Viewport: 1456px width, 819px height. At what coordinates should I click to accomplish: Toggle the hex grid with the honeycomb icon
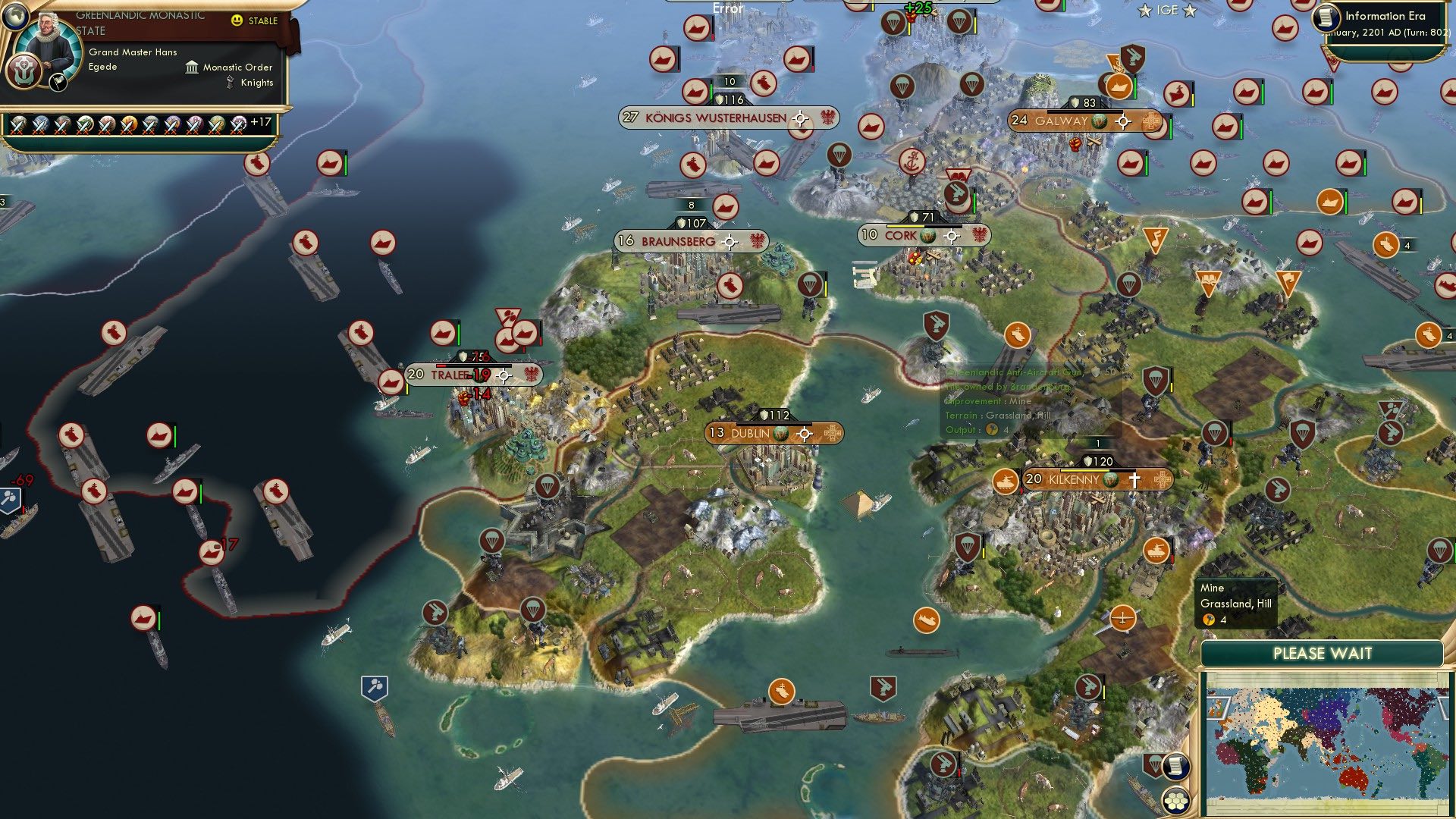1175,800
